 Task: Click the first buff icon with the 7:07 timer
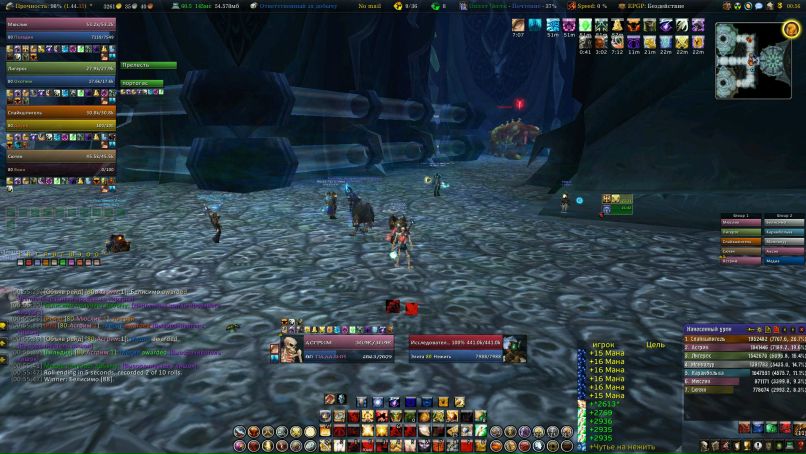518,24
